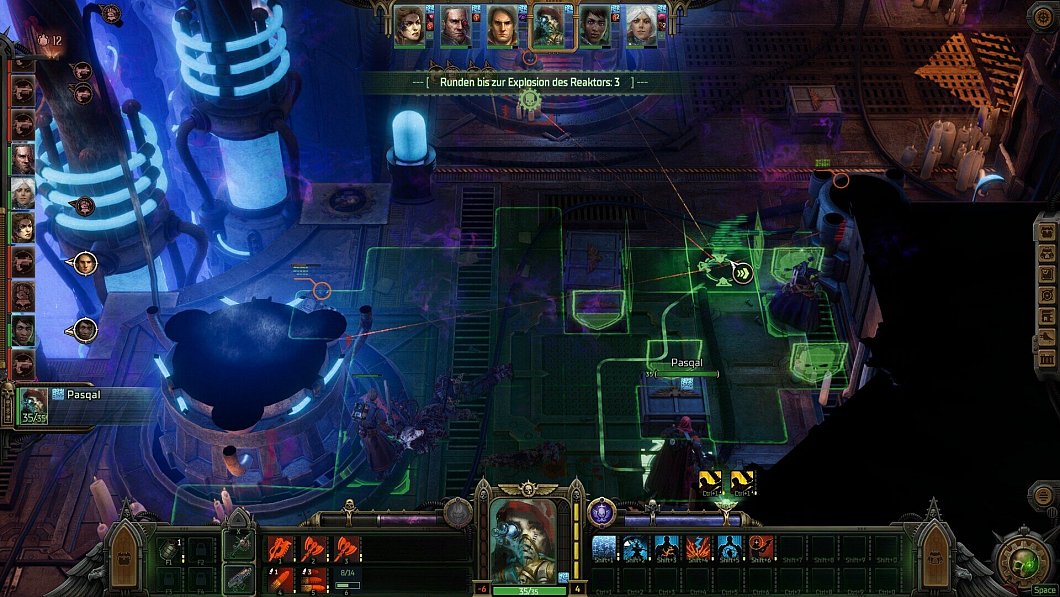The width and height of the screenshot is (1060, 597).
Task: Open the top entry in right side menu
Action: click(x=1045, y=231)
